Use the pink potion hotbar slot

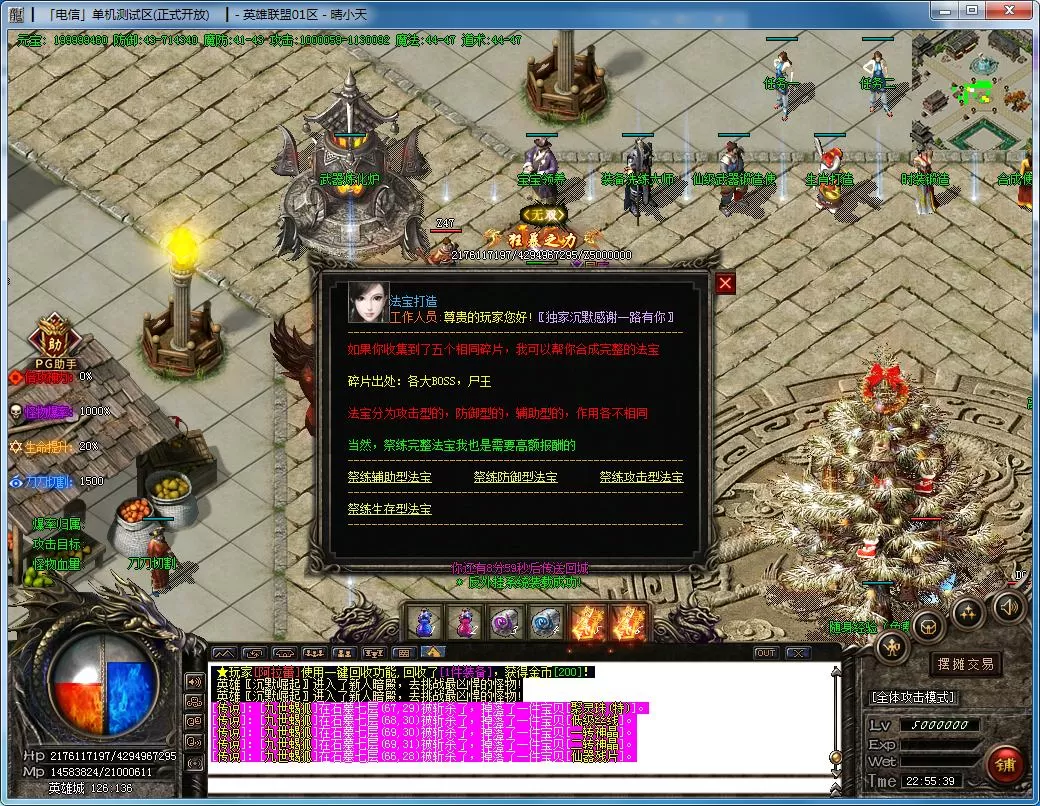coord(465,623)
